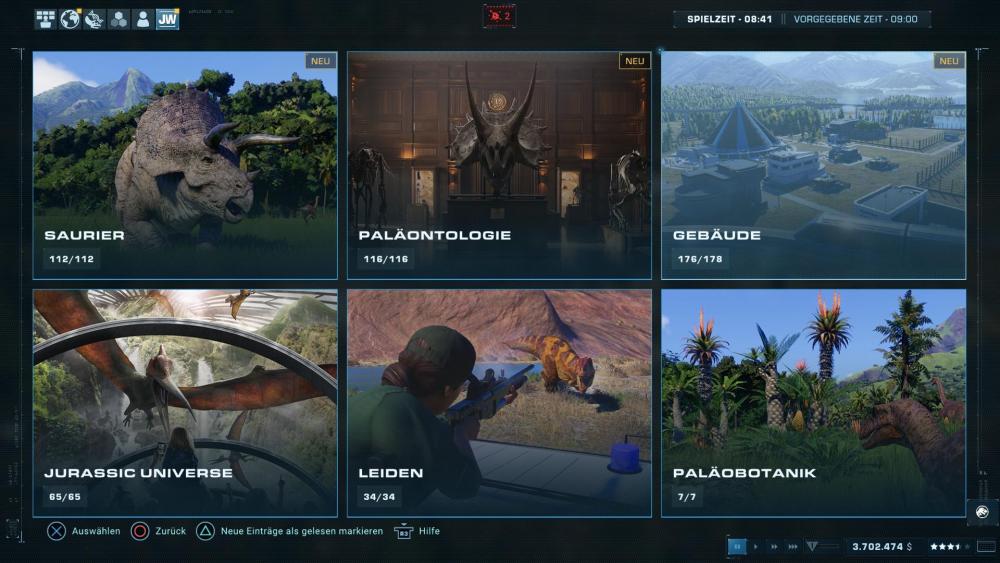Open the Saurier database category
The image size is (1000, 563).
185,165
